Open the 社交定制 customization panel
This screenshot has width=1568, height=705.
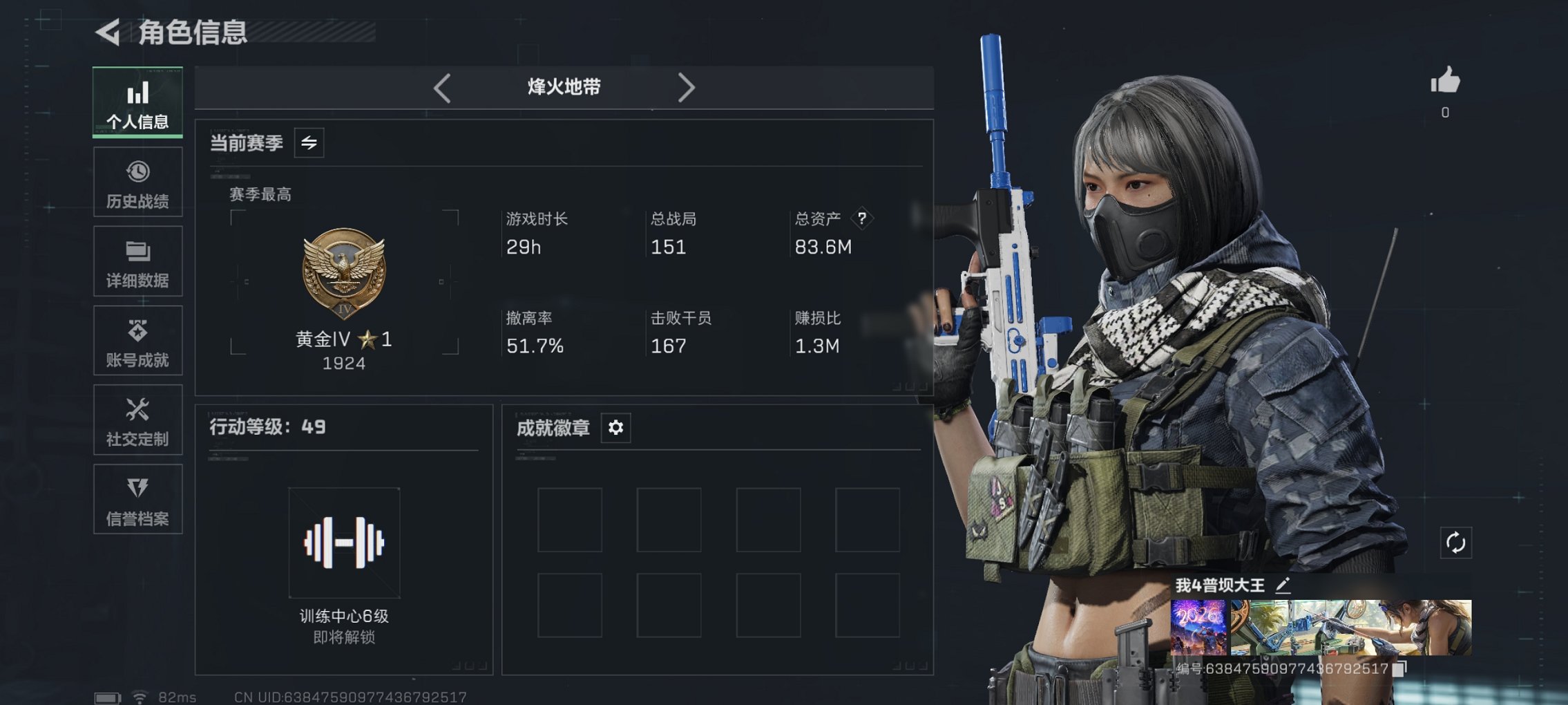pyautogui.click(x=137, y=420)
